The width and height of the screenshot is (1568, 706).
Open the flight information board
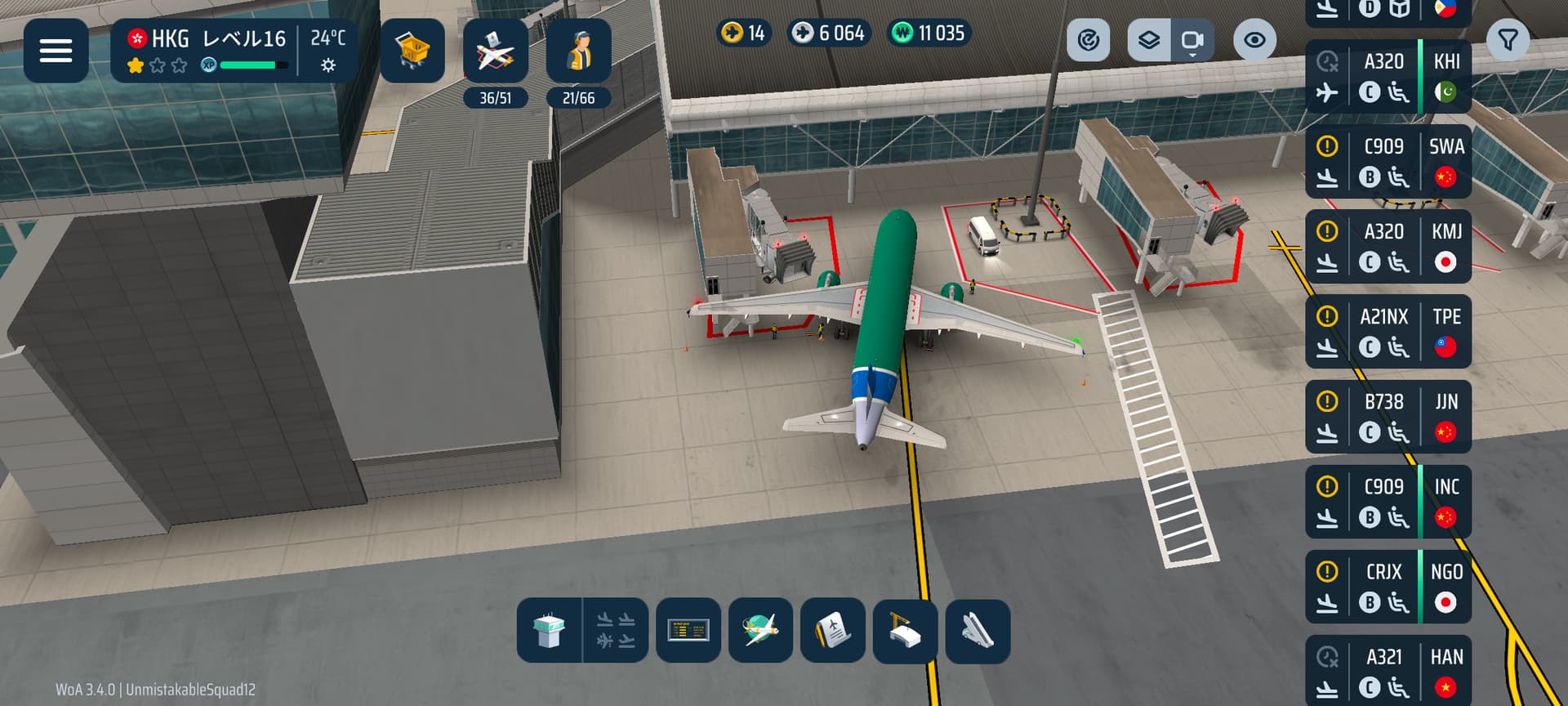point(688,631)
